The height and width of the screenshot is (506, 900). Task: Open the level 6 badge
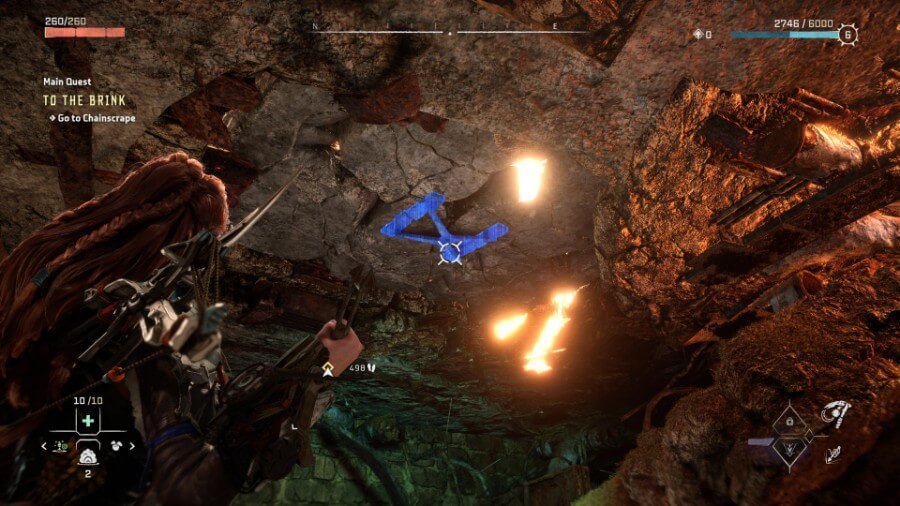(x=848, y=34)
